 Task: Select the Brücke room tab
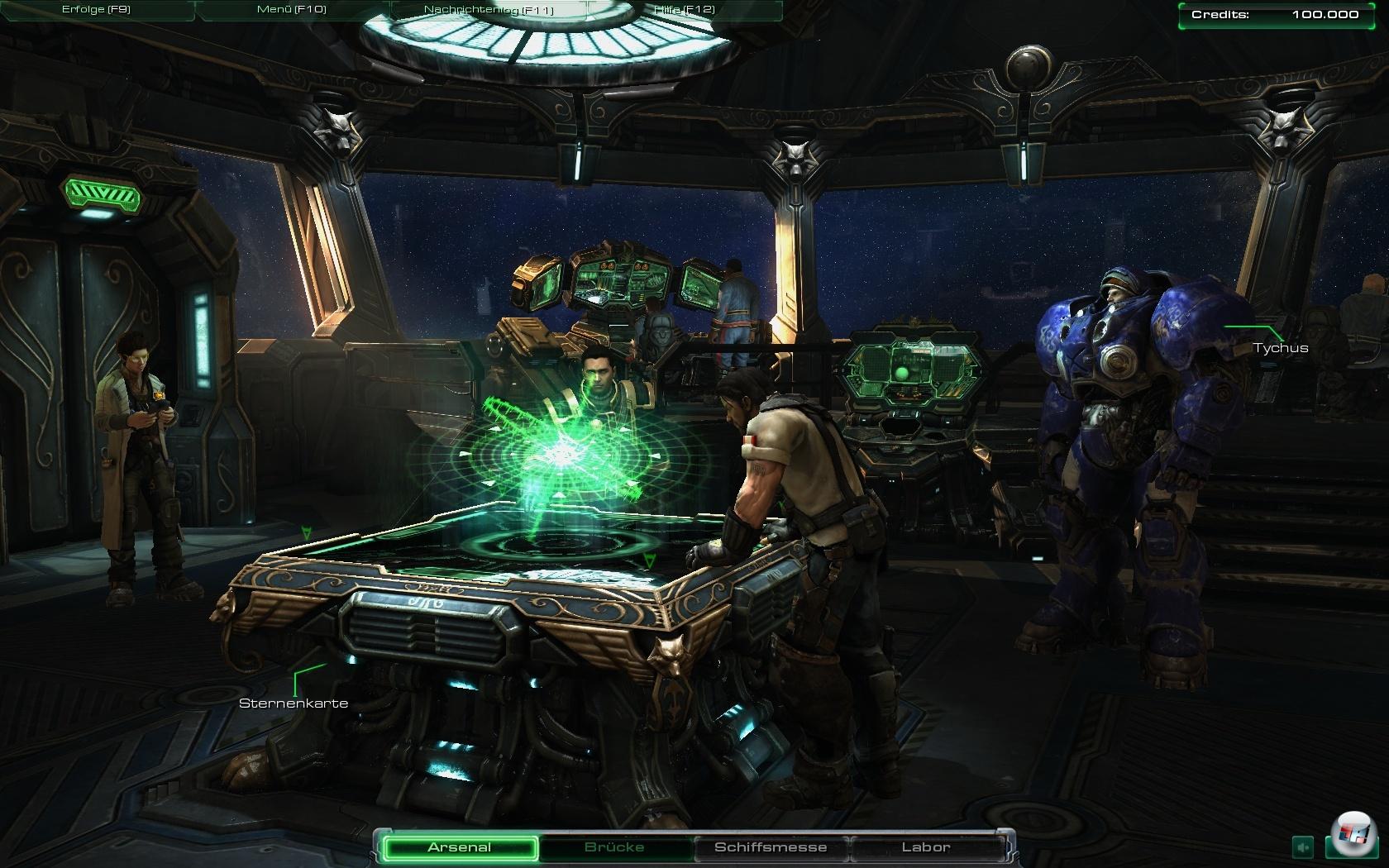click(x=614, y=847)
